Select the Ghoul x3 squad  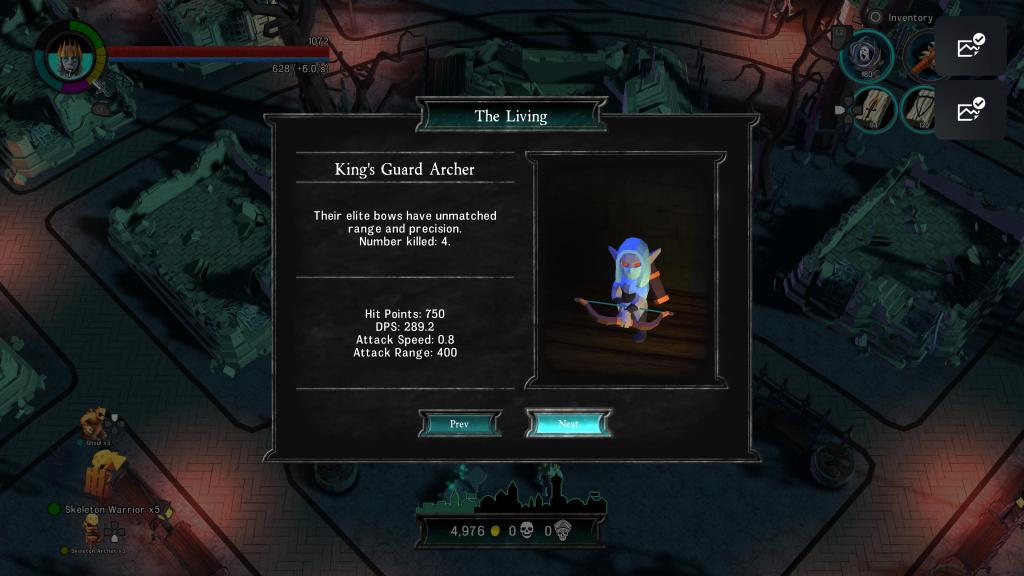[x=98, y=424]
